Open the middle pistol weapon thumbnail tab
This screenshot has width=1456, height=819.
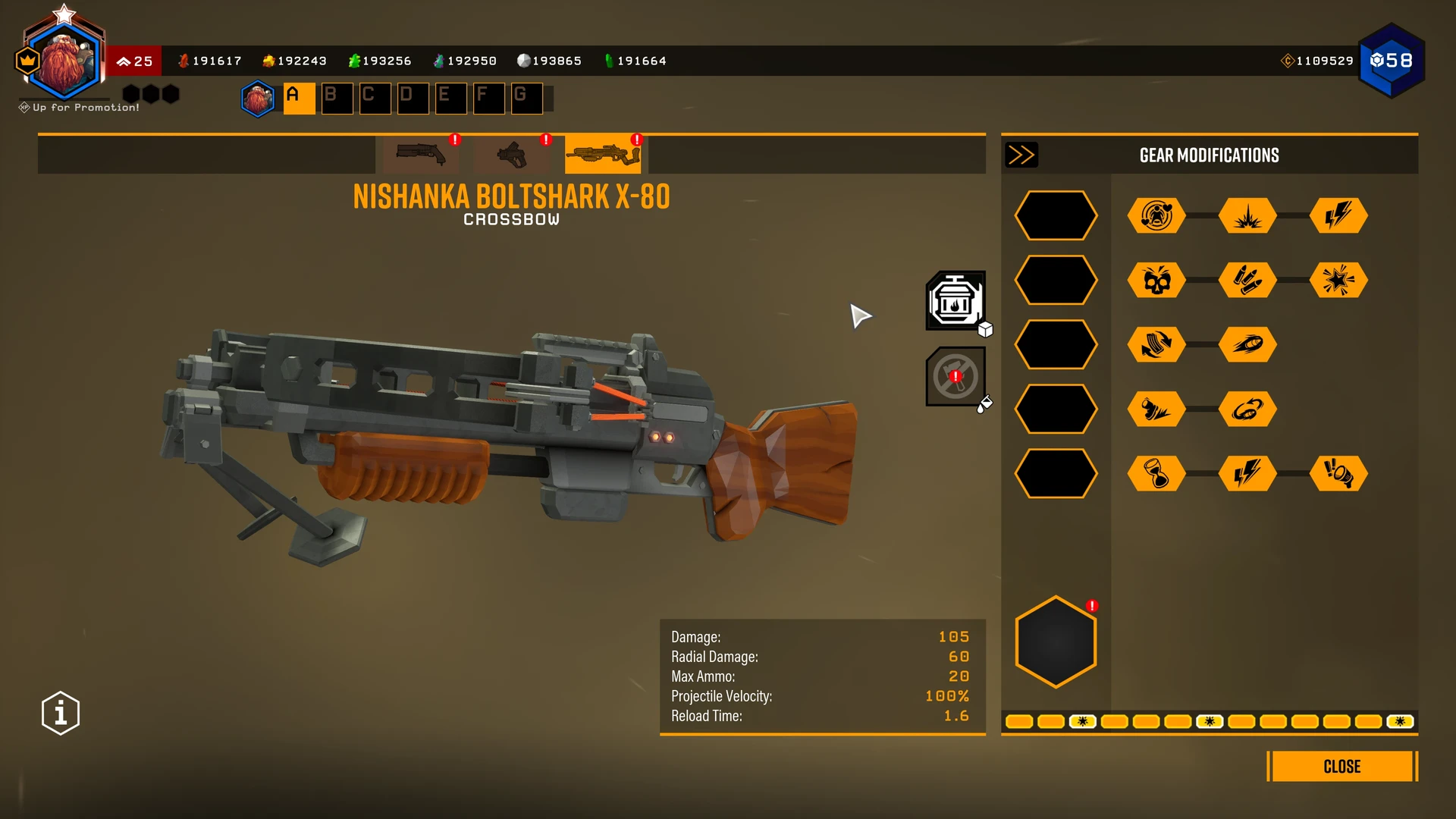[x=512, y=155]
